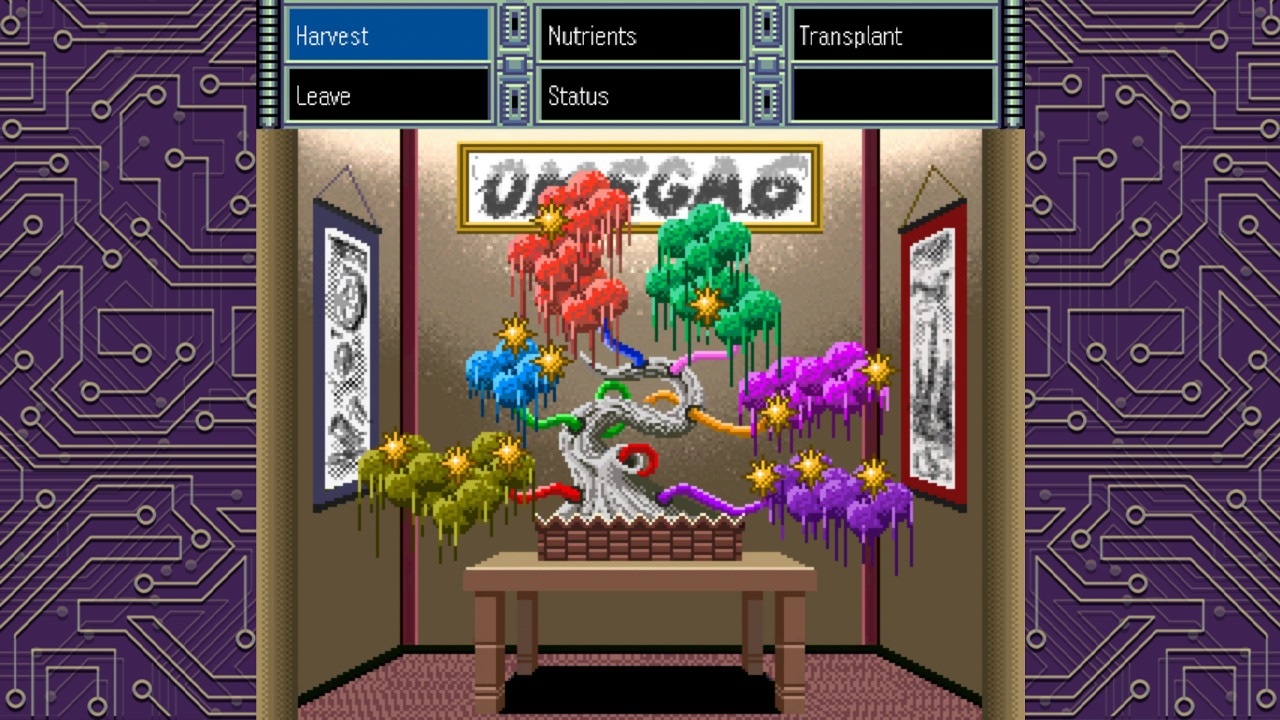Click the small icon between Harvest and Nutrients
This screenshot has width=1280, height=720.
tap(515, 27)
